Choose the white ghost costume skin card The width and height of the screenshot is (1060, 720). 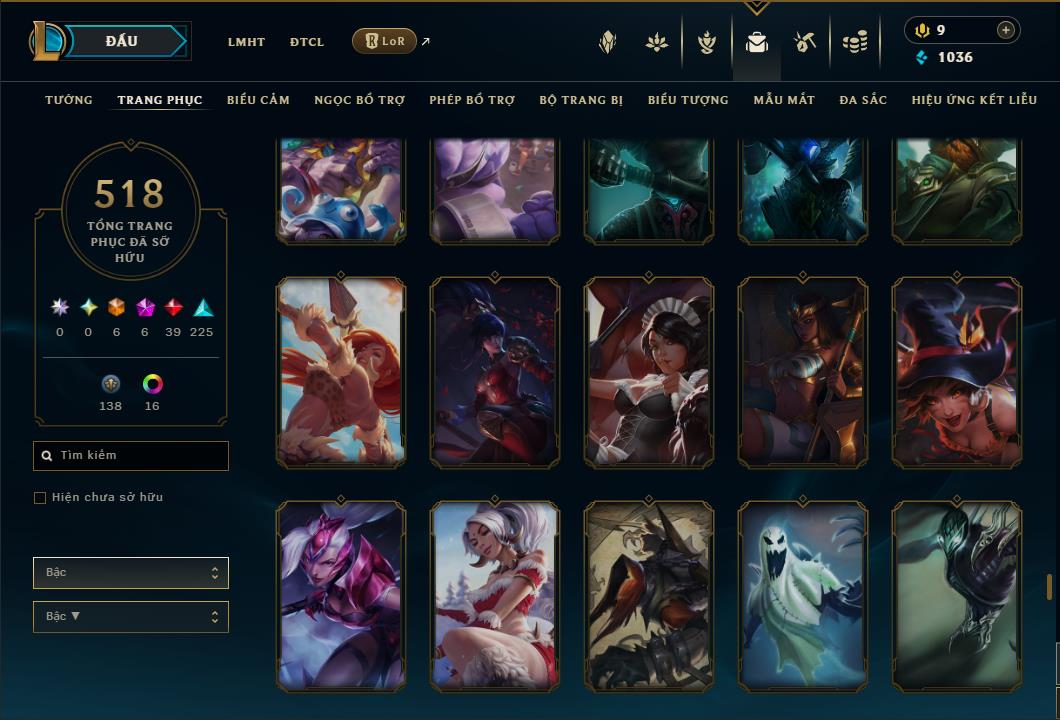[x=803, y=596]
